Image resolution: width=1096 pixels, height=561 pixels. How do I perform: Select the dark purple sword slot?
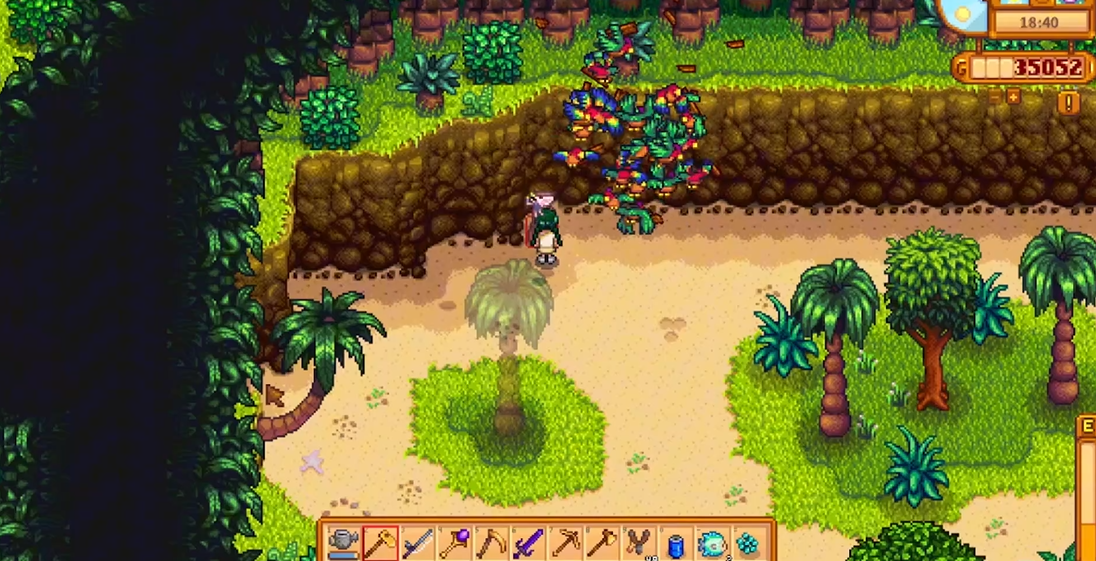[x=528, y=543]
